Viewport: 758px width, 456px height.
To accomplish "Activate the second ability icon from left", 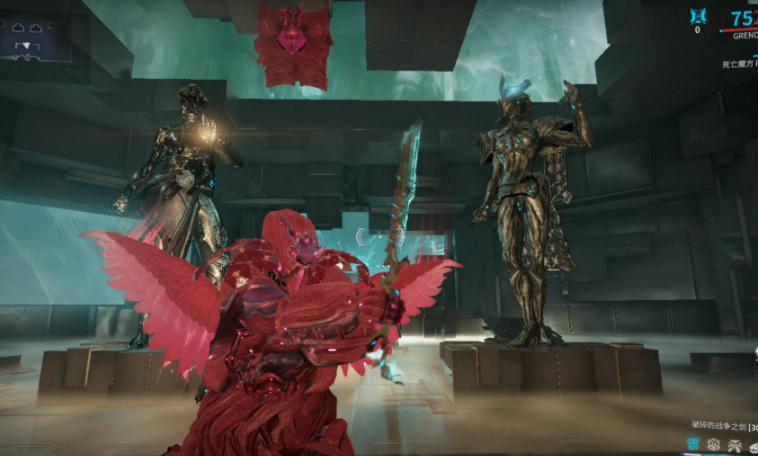I will tap(714, 443).
